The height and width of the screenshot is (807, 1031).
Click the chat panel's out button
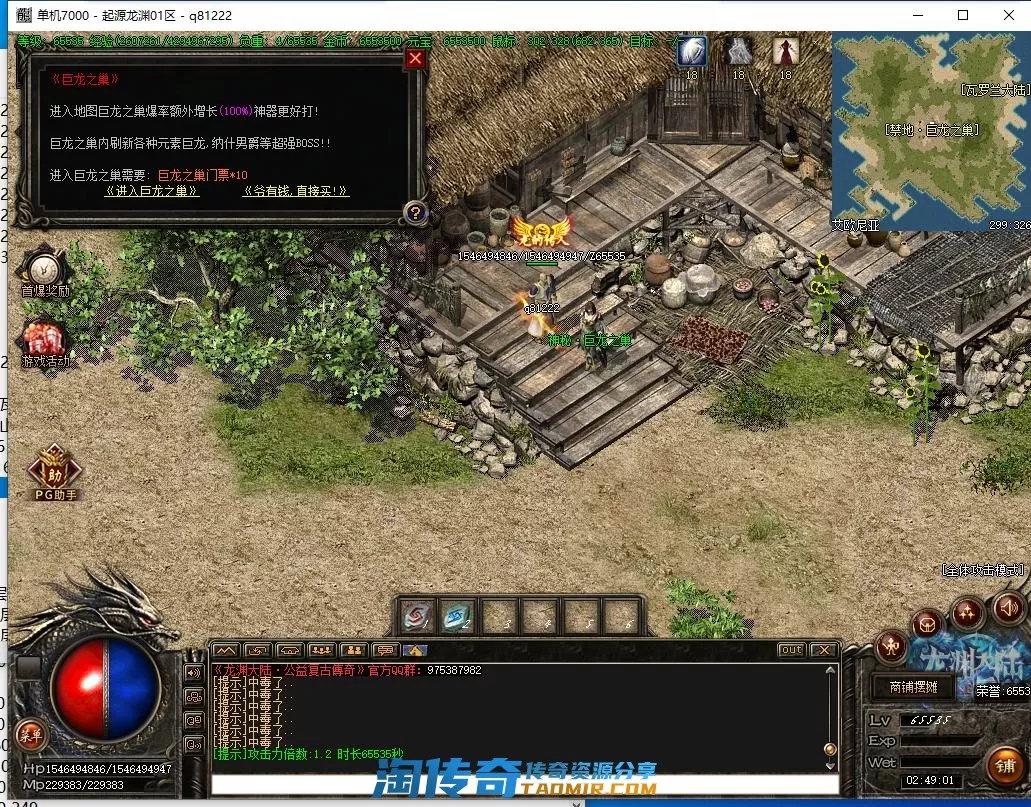pyautogui.click(x=791, y=650)
